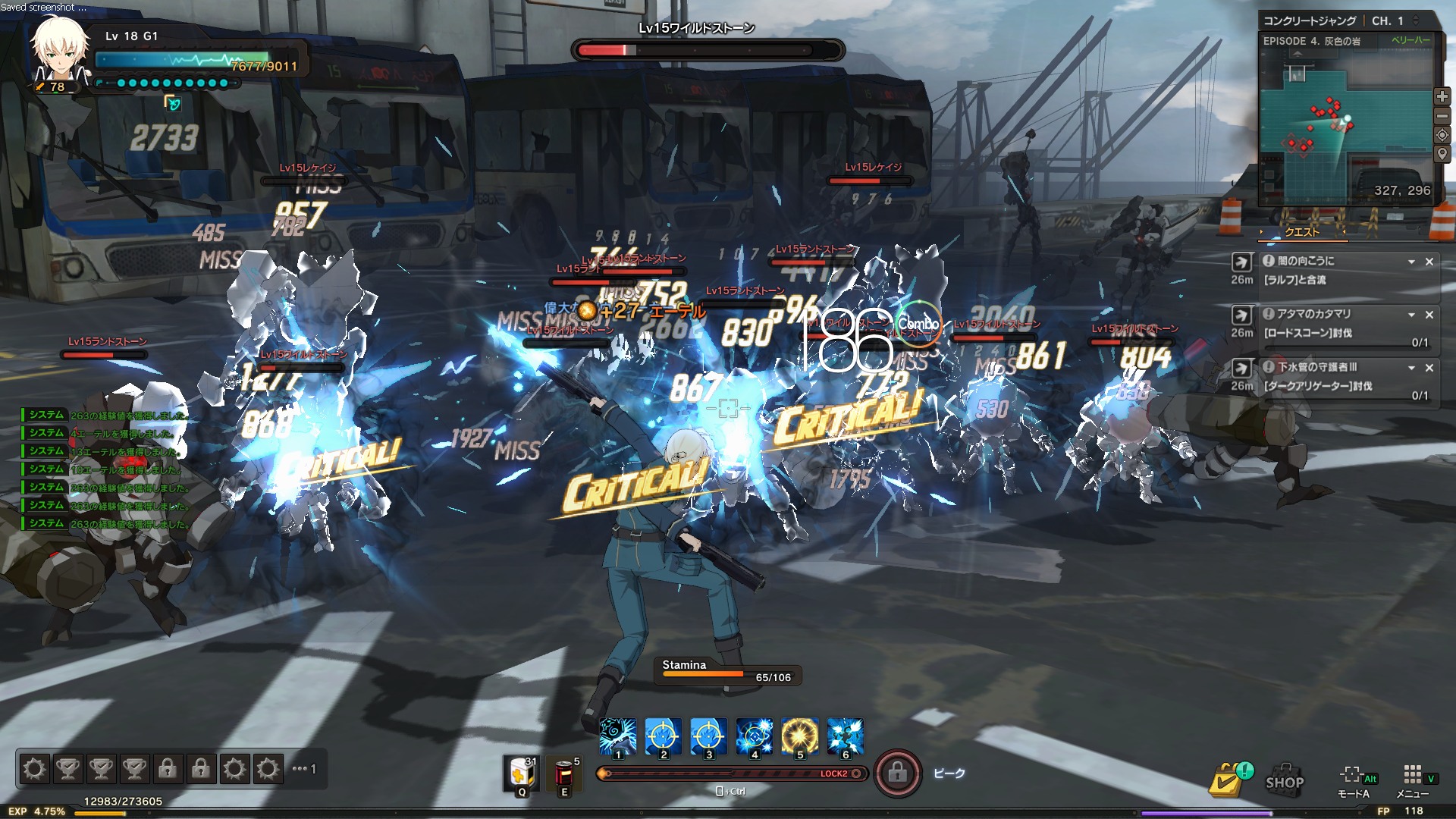Open the SHOP bag icon
This screenshot has width=1456, height=819.
1285,780
